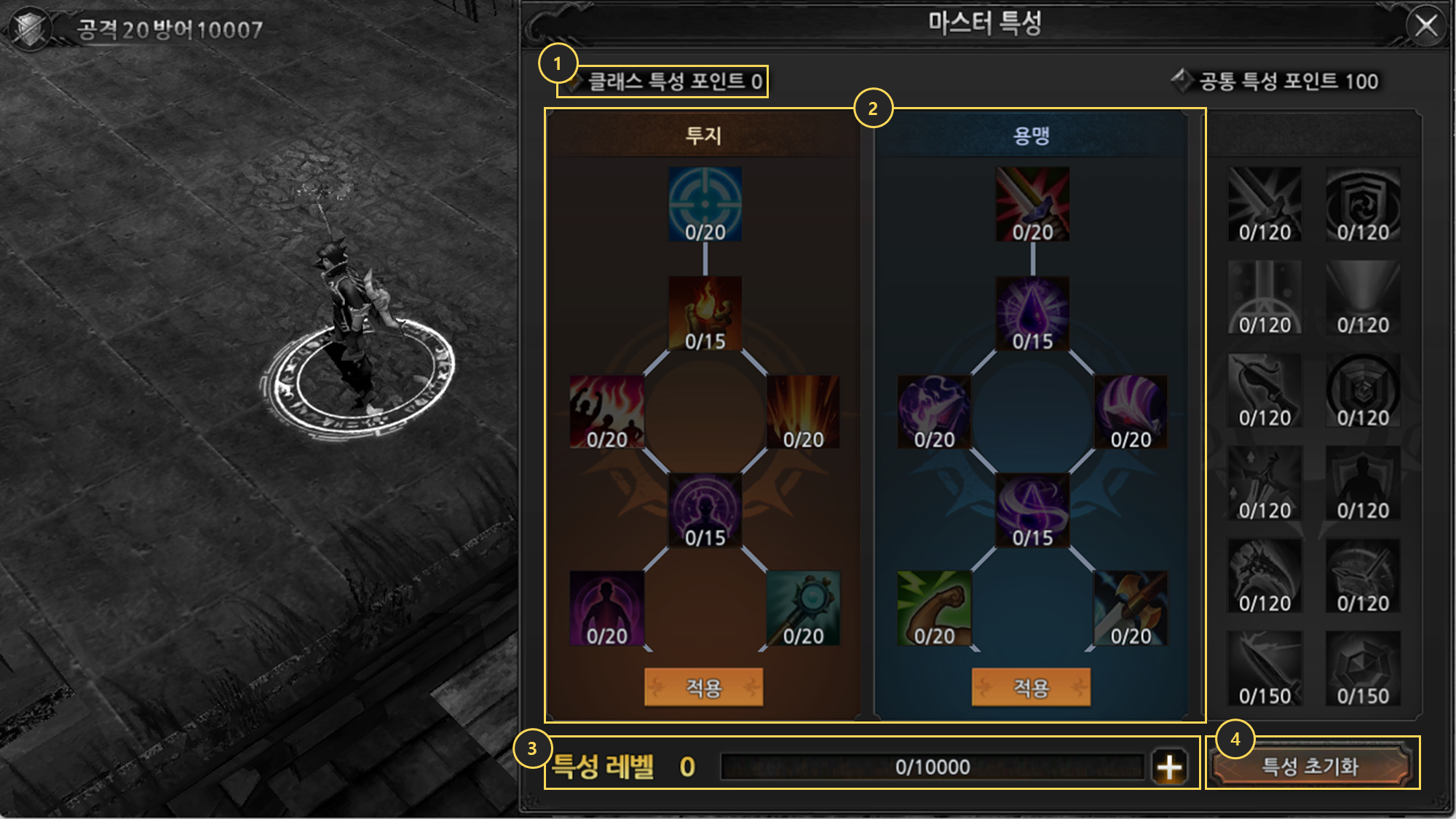The image size is (1456, 819).
Task: Select the common trait with clawed gauntlet
Action: tap(1265, 576)
